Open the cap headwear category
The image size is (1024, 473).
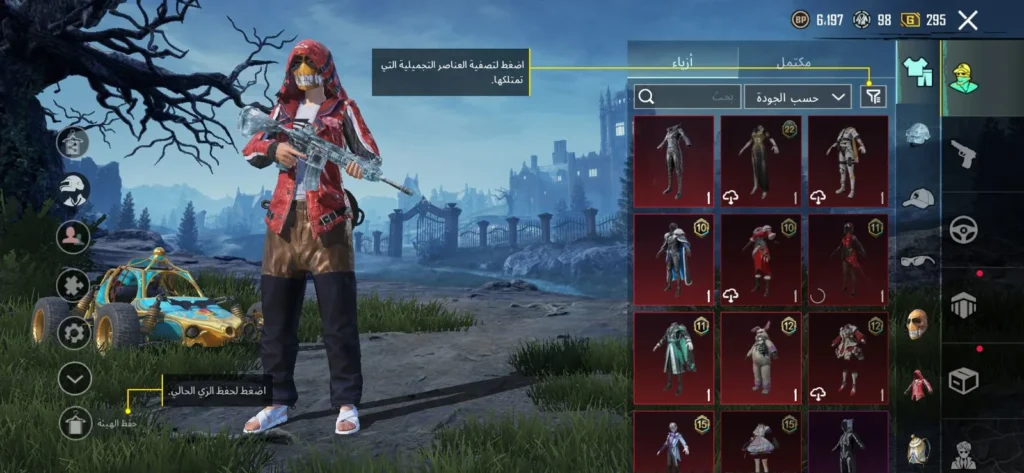click(x=918, y=198)
